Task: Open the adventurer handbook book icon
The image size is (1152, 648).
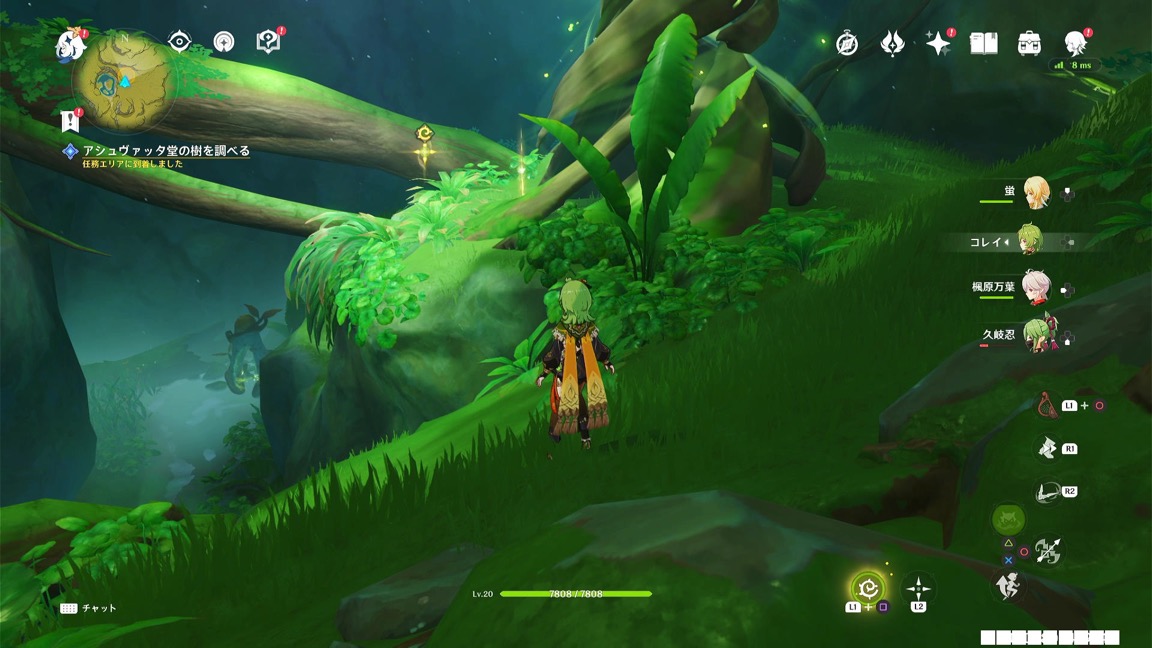Action: 984,44
